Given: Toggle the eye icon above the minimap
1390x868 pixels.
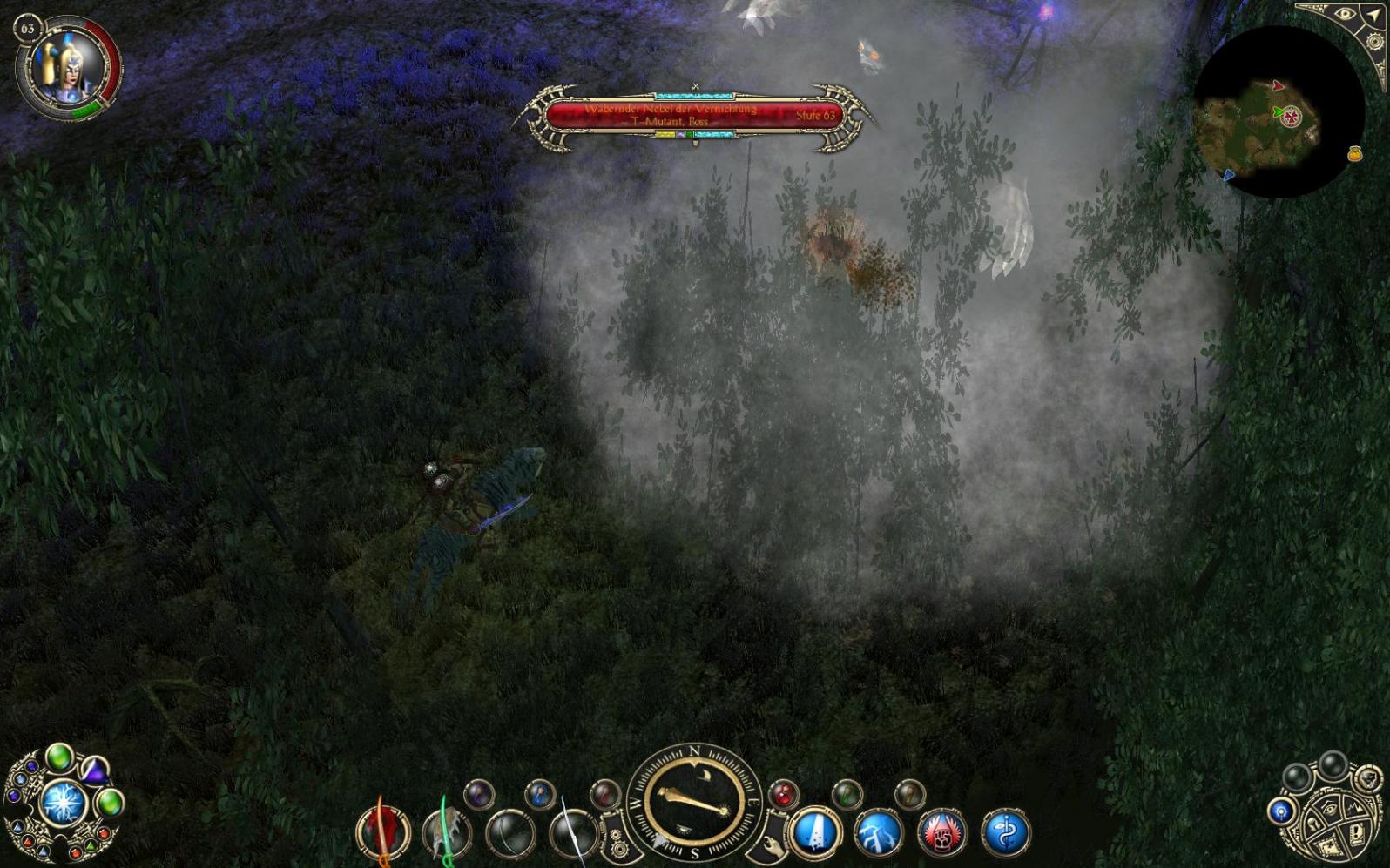Looking at the screenshot, I should (x=1345, y=15).
